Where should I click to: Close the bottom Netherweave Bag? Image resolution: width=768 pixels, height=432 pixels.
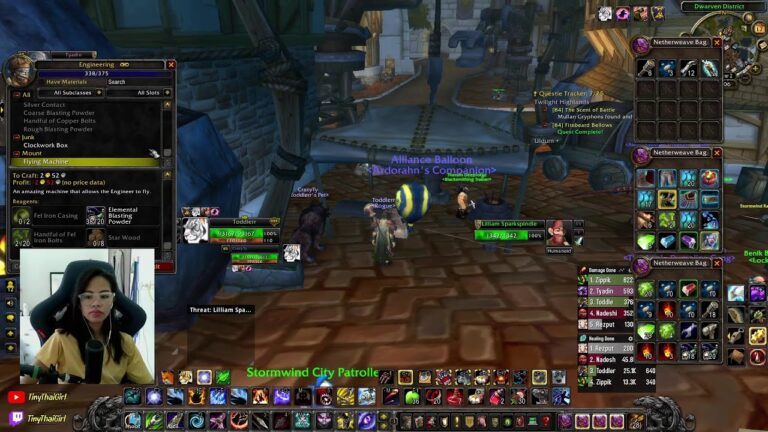[715, 263]
